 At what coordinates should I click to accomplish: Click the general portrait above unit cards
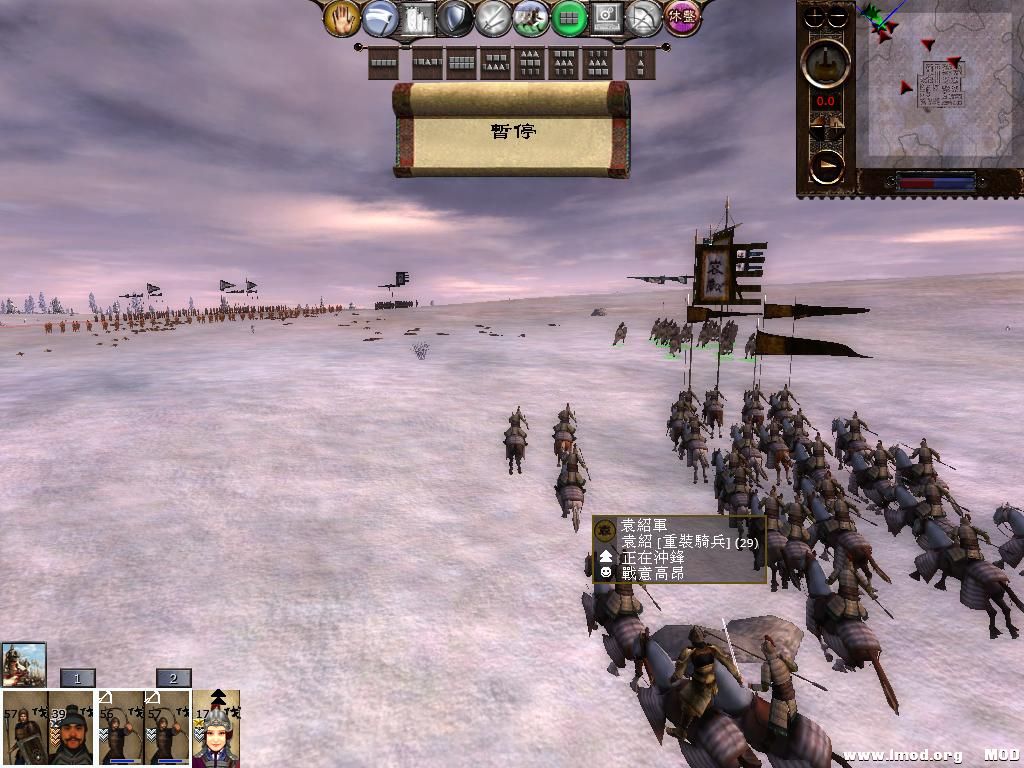[x=24, y=664]
